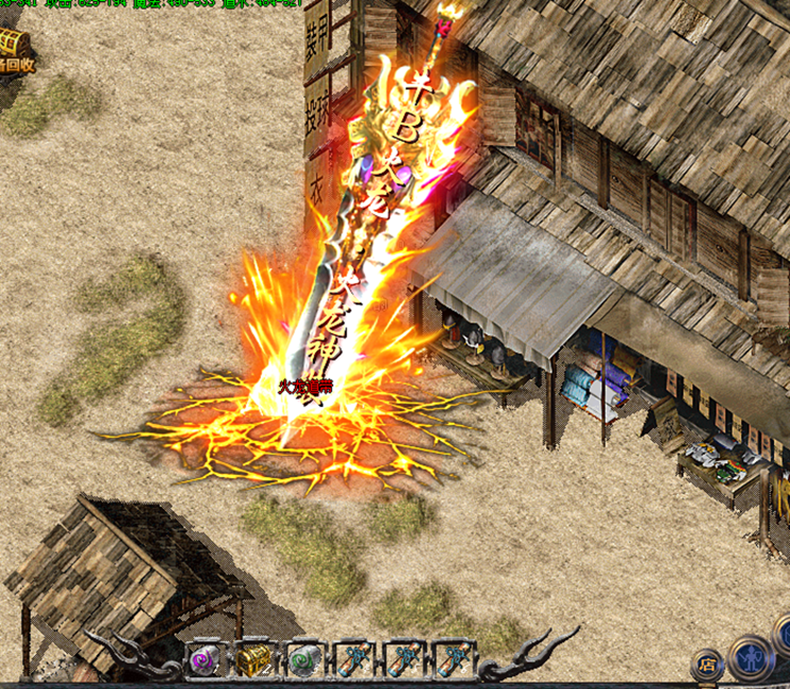790x689 pixels.
Task: Open the blue character silhouette button
Action: [x=750, y=658]
